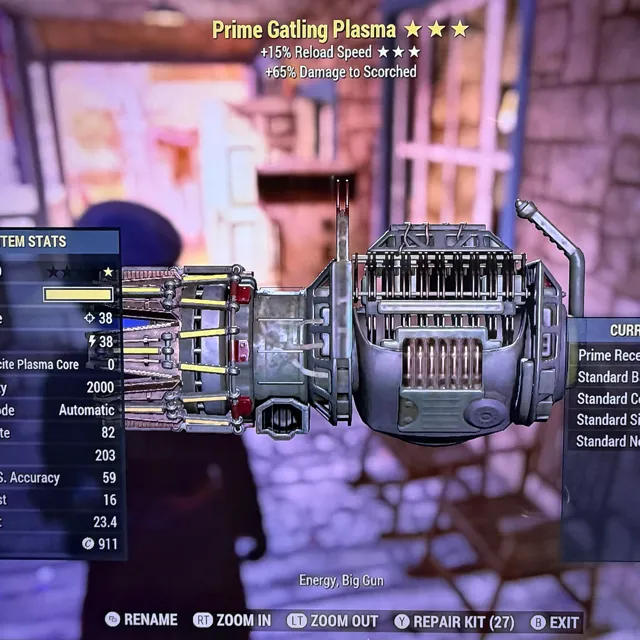Select the Prime Receiver mod entry
Screen dimensions: 640x640
tap(608, 354)
